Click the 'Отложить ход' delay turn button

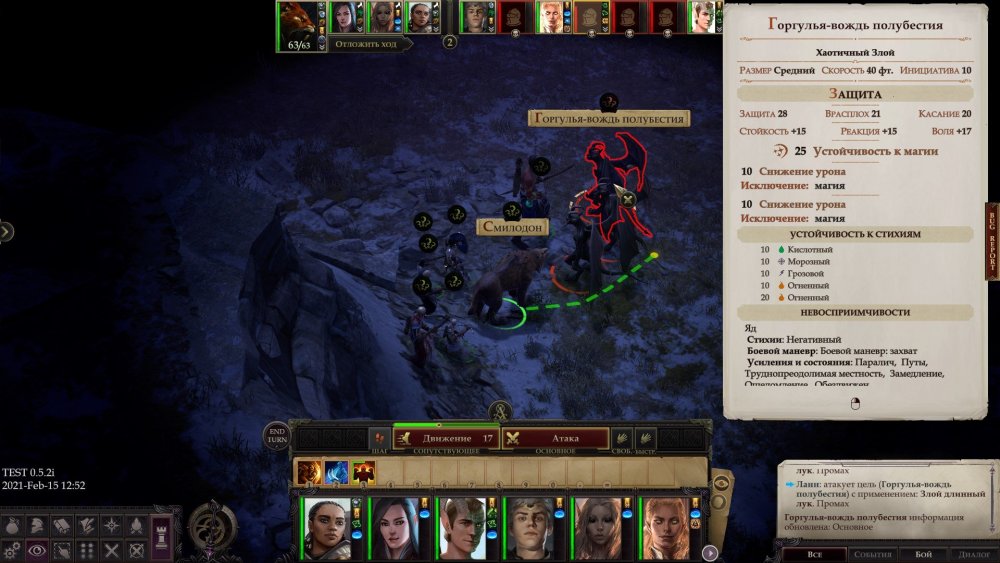pos(366,44)
